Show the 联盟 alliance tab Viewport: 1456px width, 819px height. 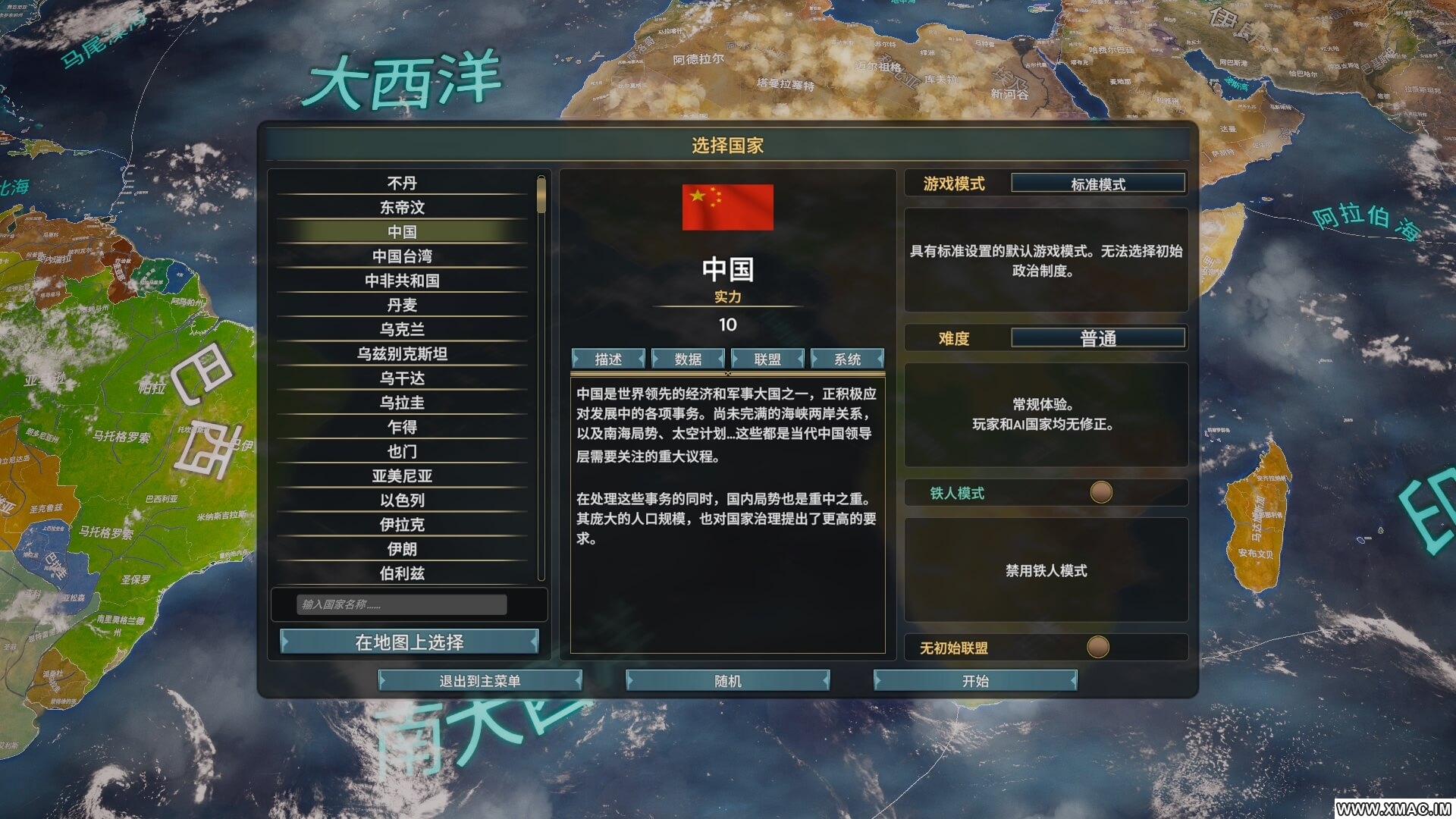767,359
